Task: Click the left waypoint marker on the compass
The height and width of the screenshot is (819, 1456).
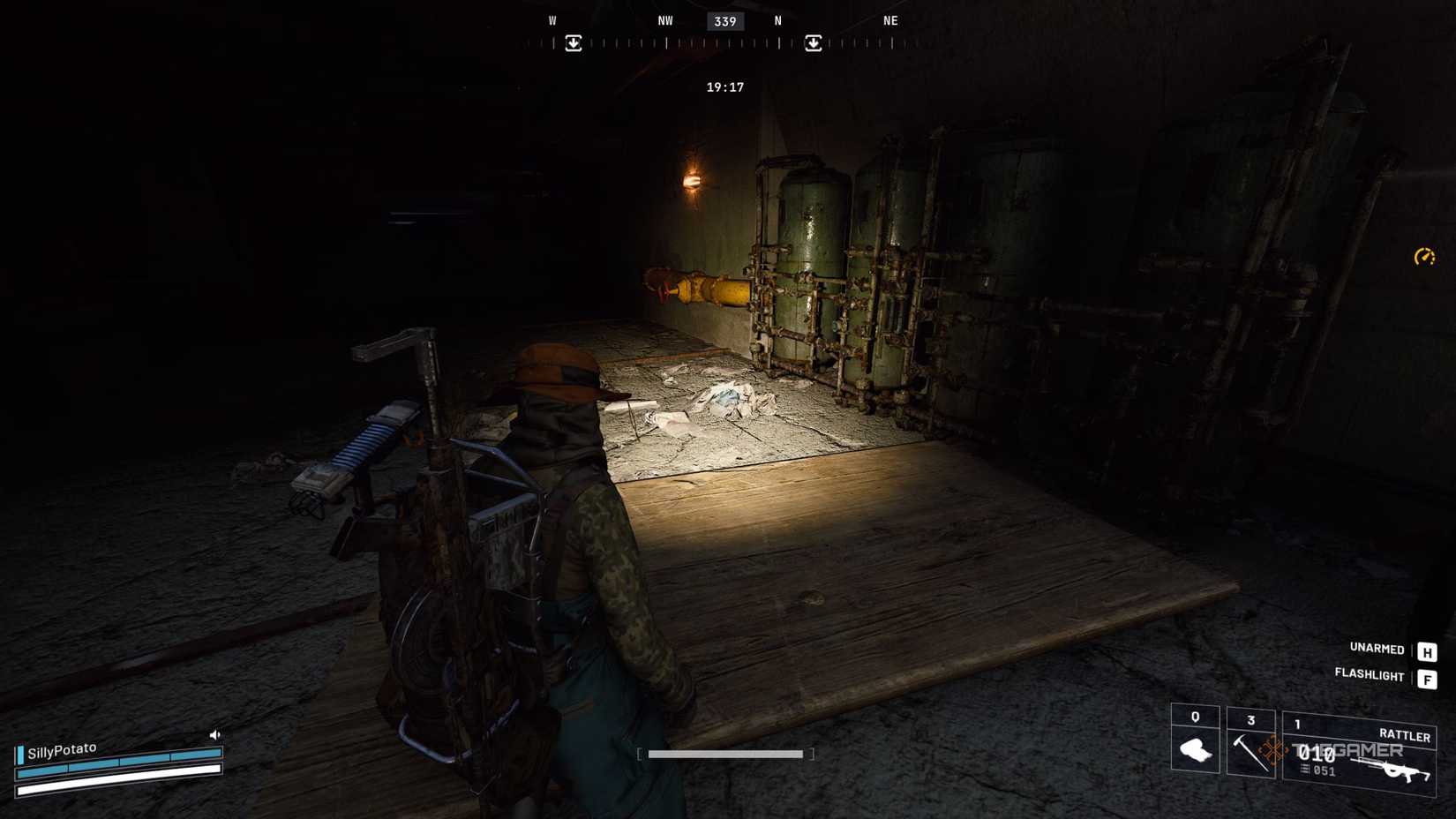Action: coord(574,41)
